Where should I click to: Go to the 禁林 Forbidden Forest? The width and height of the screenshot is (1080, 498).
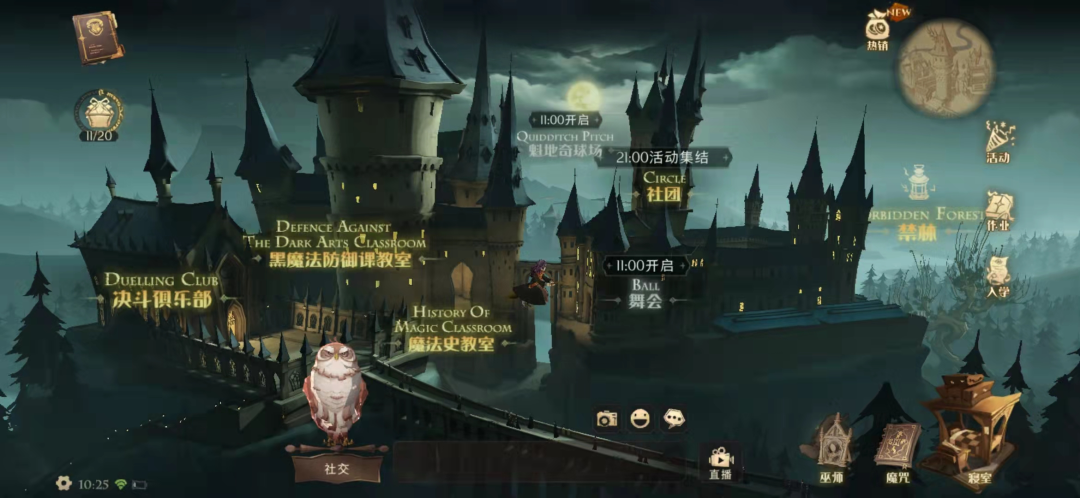[x=918, y=232]
